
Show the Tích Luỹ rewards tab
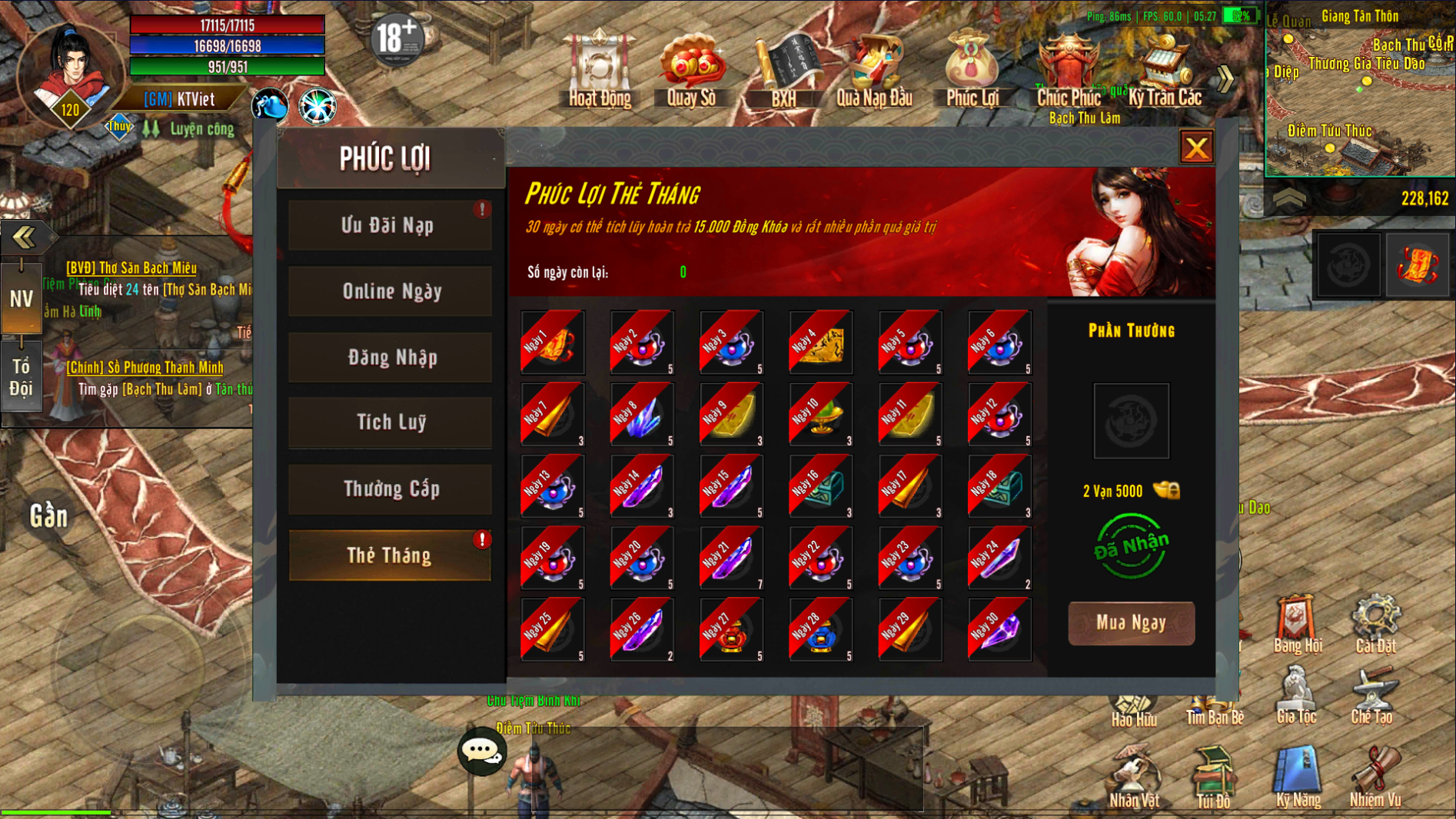pos(390,423)
